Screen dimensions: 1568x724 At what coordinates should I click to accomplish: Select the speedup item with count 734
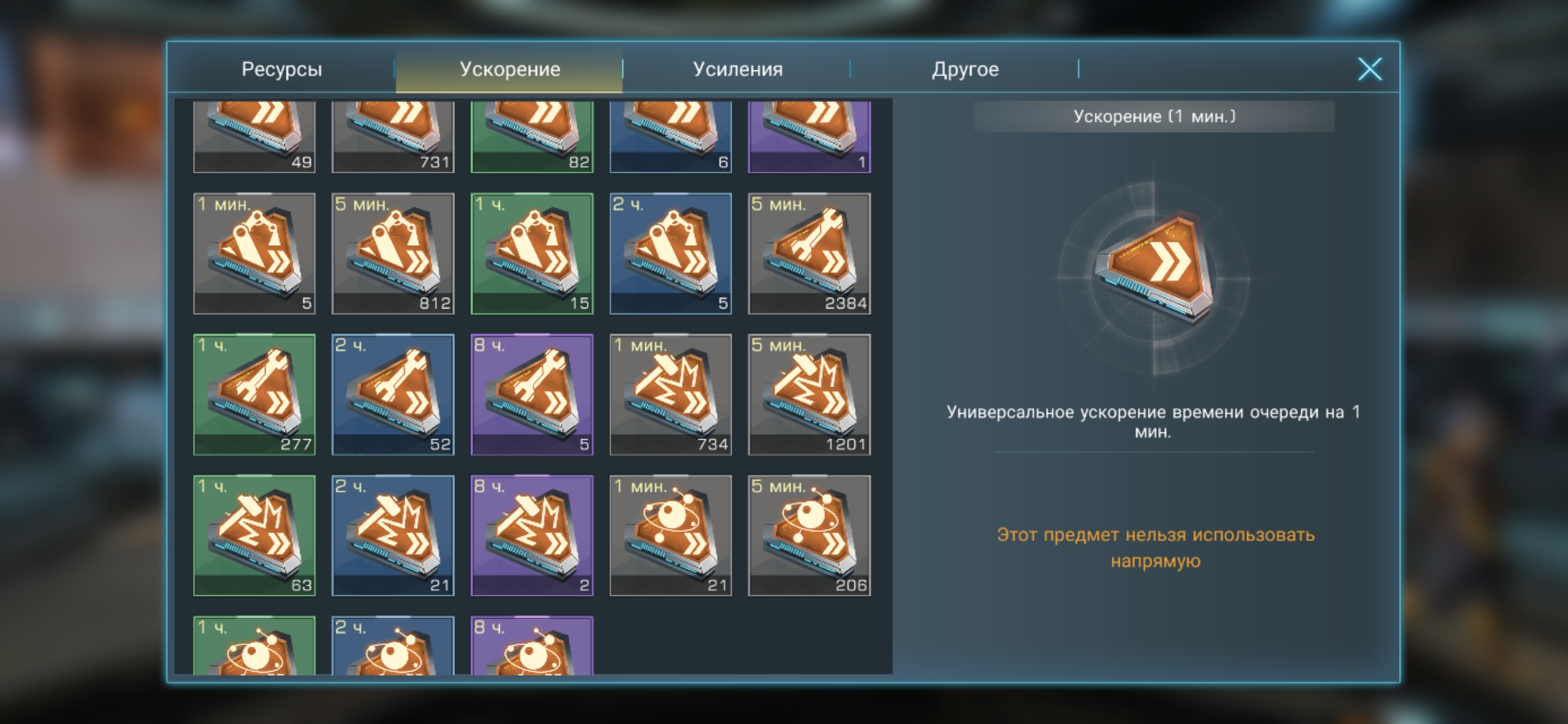[x=671, y=394]
